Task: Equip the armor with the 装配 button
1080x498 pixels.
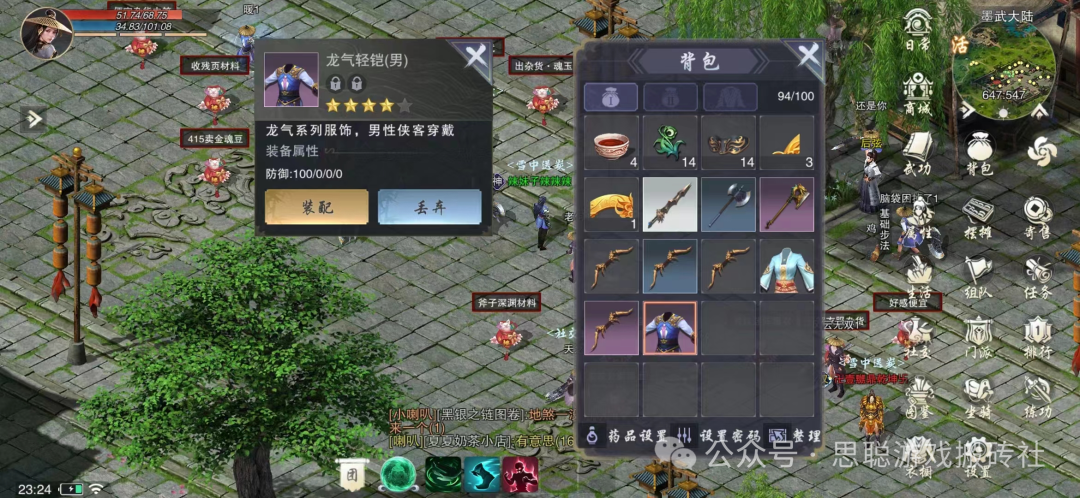Action: [316, 207]
